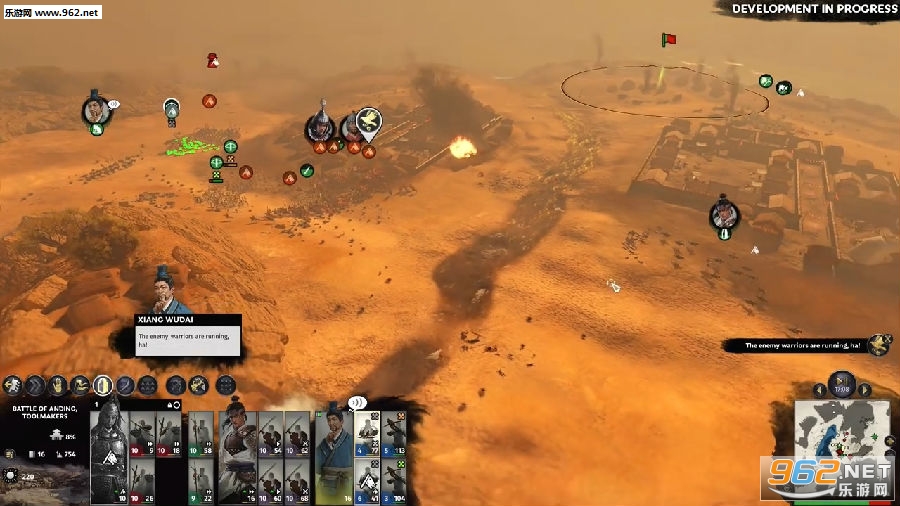Select Xiang Wudai's dialogue portrait

[166, 290]
